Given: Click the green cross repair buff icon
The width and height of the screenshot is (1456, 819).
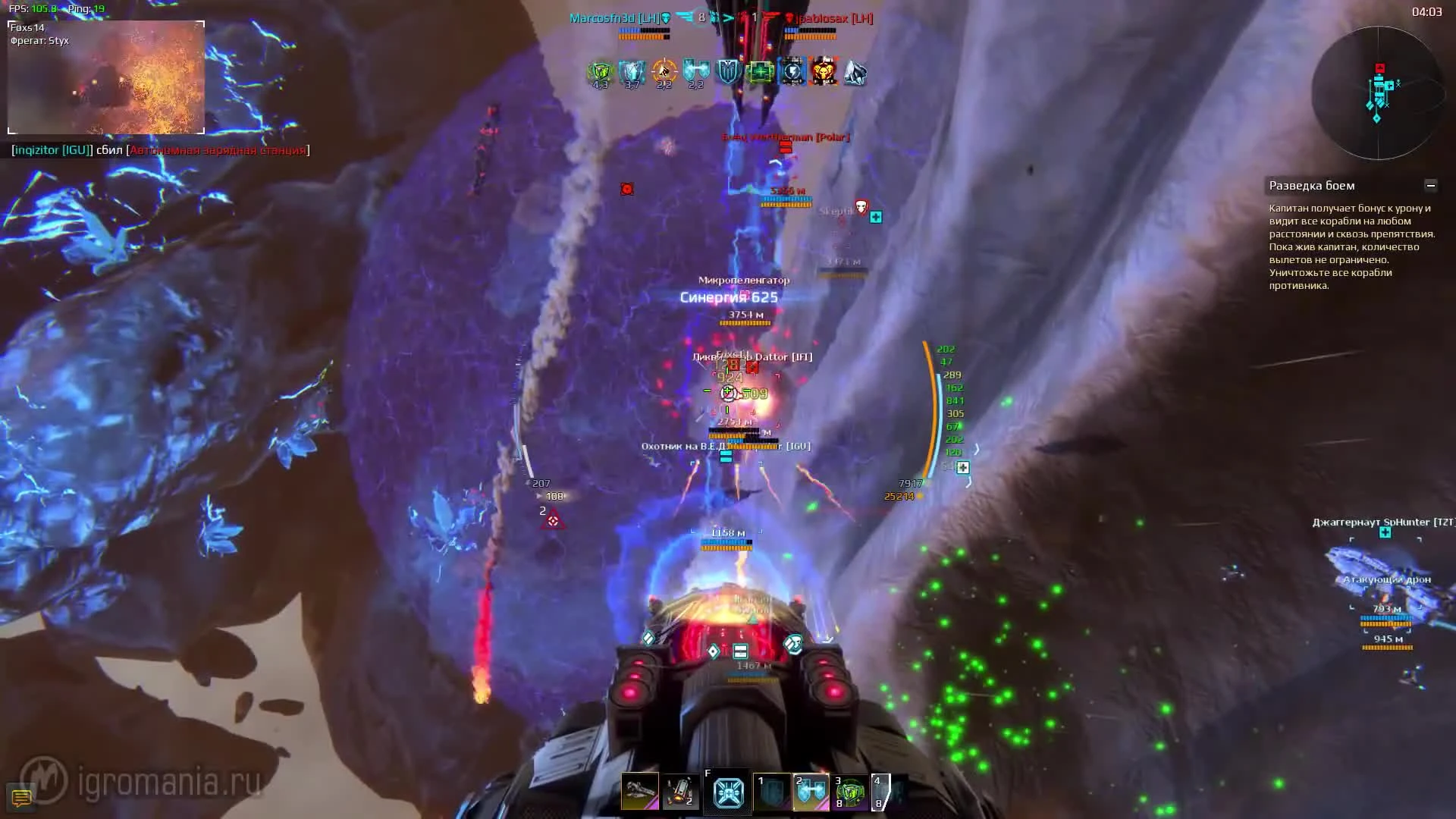Looking at the screenshot, I should [x=758, y=72].
